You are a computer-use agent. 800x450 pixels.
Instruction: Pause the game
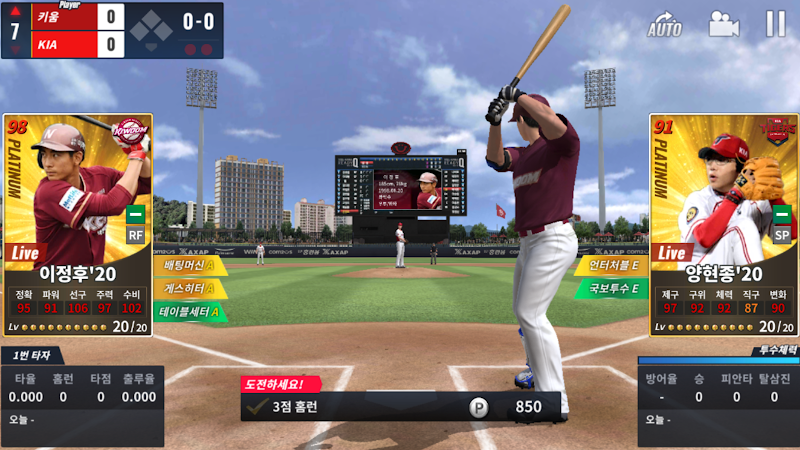775,24
